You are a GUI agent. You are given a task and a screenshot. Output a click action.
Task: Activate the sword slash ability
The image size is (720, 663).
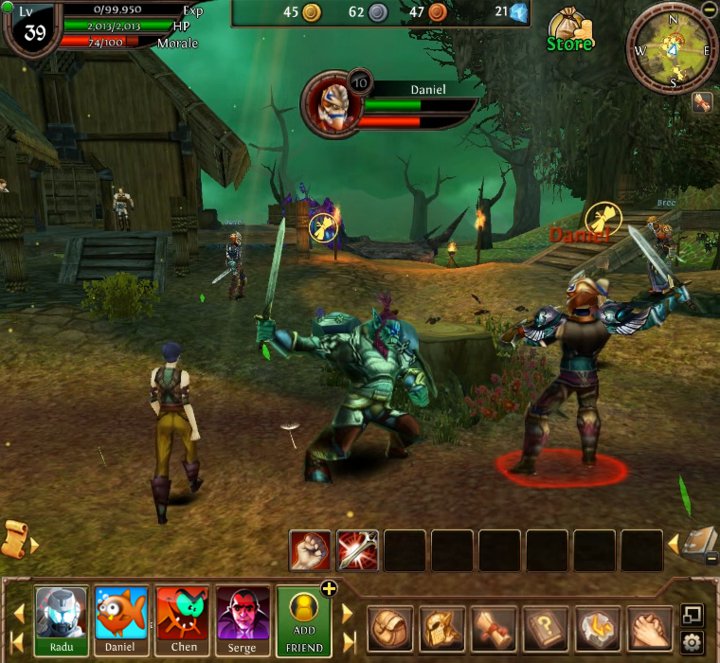tap(357, 550)
